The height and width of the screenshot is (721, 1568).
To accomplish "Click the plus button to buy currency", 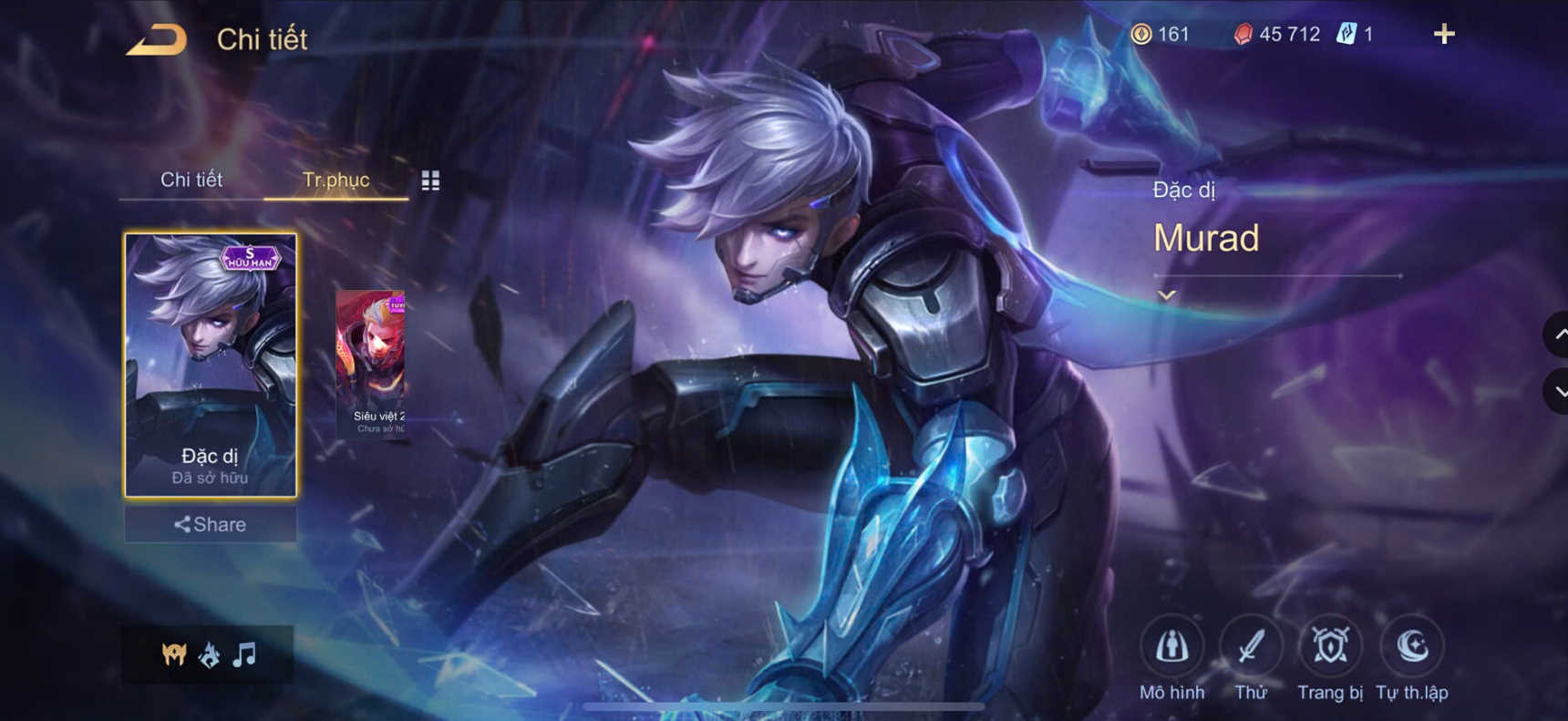I will [x=1445, y=35].
